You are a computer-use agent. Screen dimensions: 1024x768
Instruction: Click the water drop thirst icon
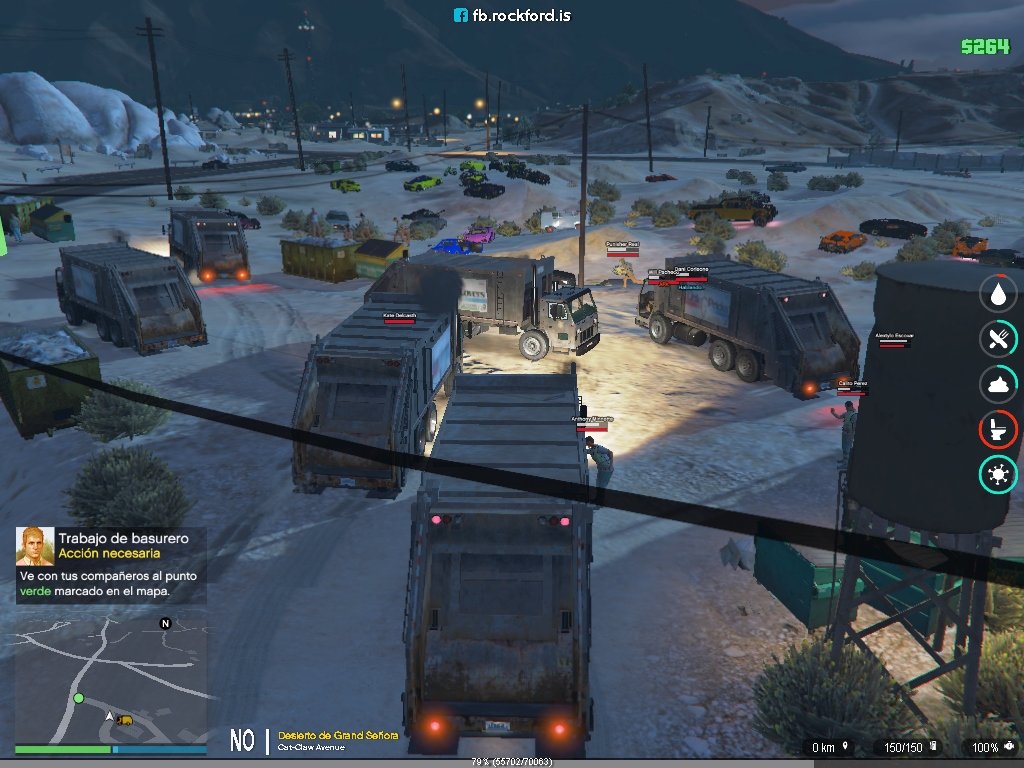pos(997,293)
